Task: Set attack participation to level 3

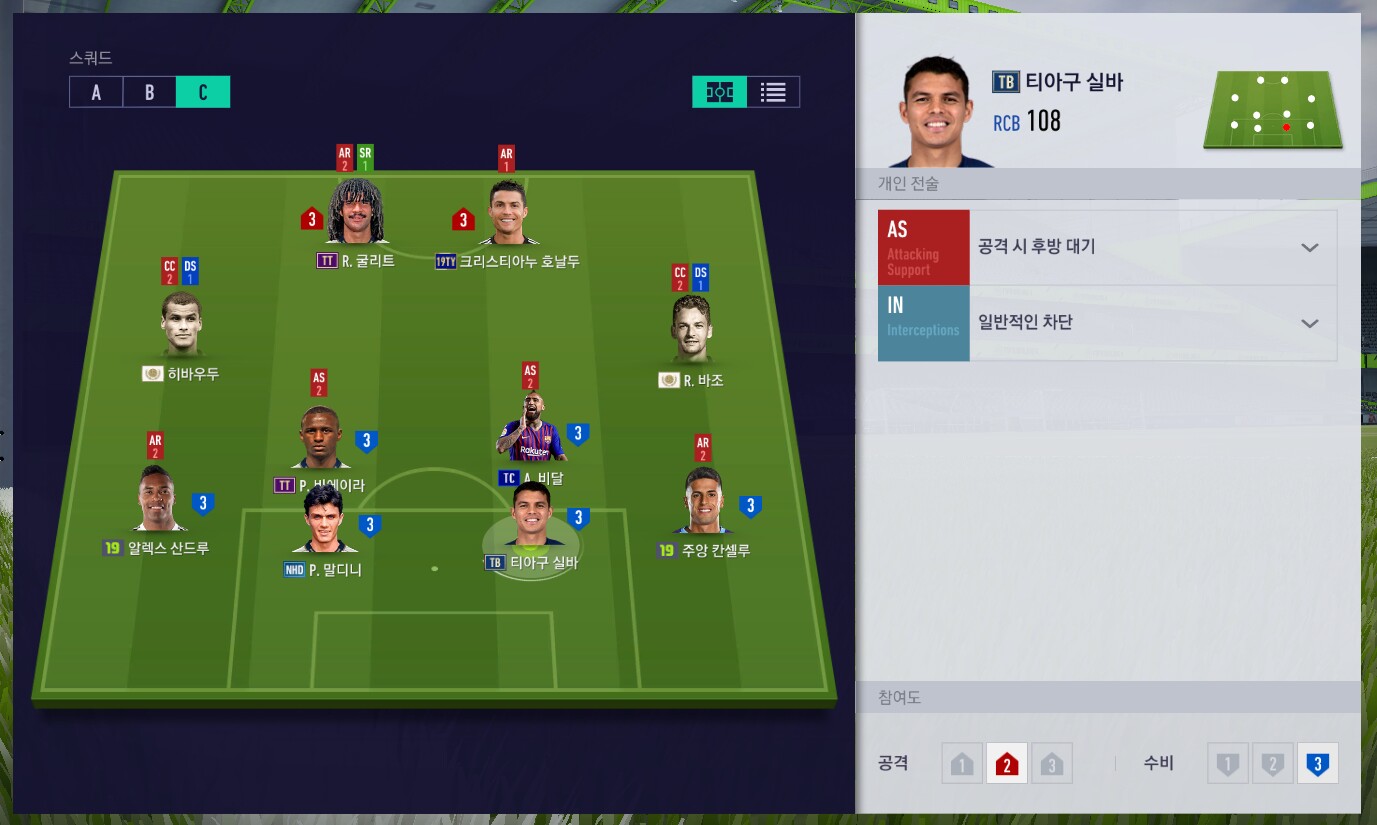Action: point(1051,765)
